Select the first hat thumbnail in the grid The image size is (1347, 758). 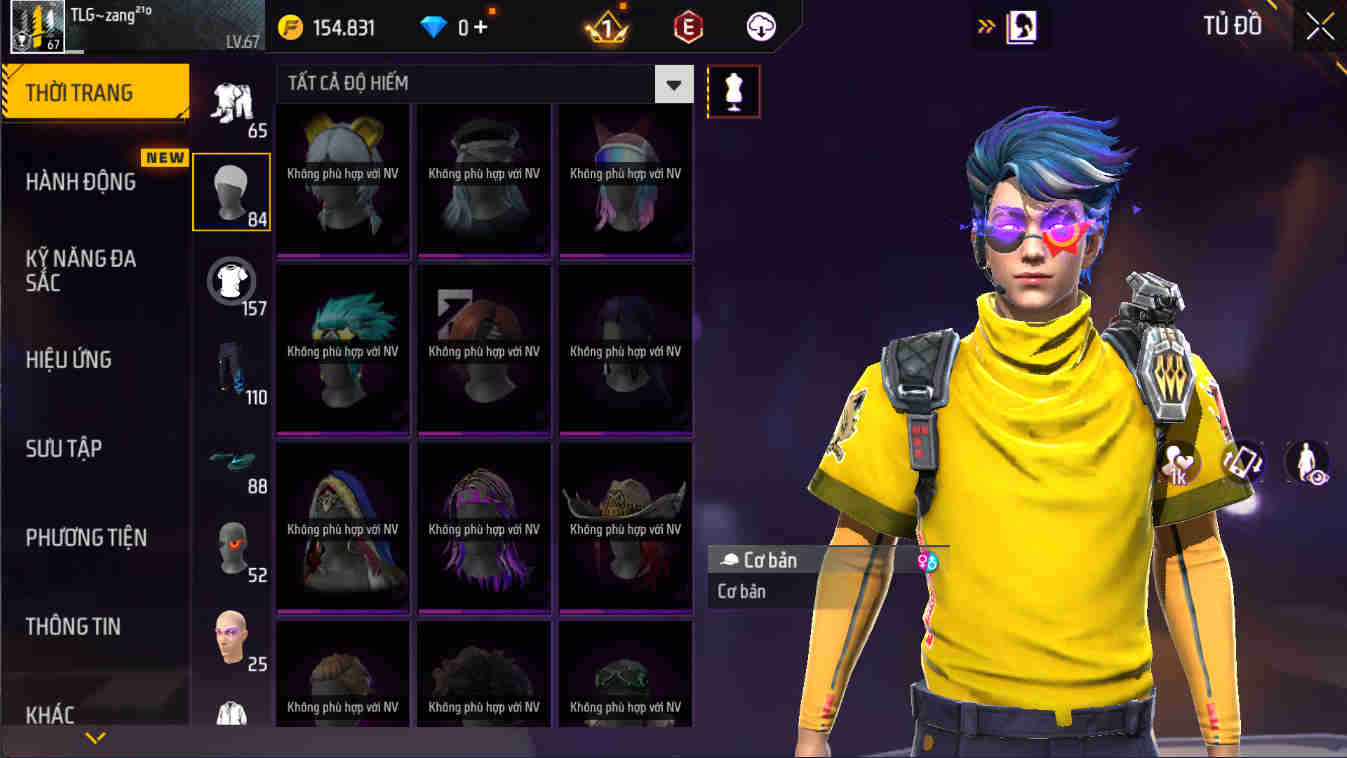click(x=342, y=175)
